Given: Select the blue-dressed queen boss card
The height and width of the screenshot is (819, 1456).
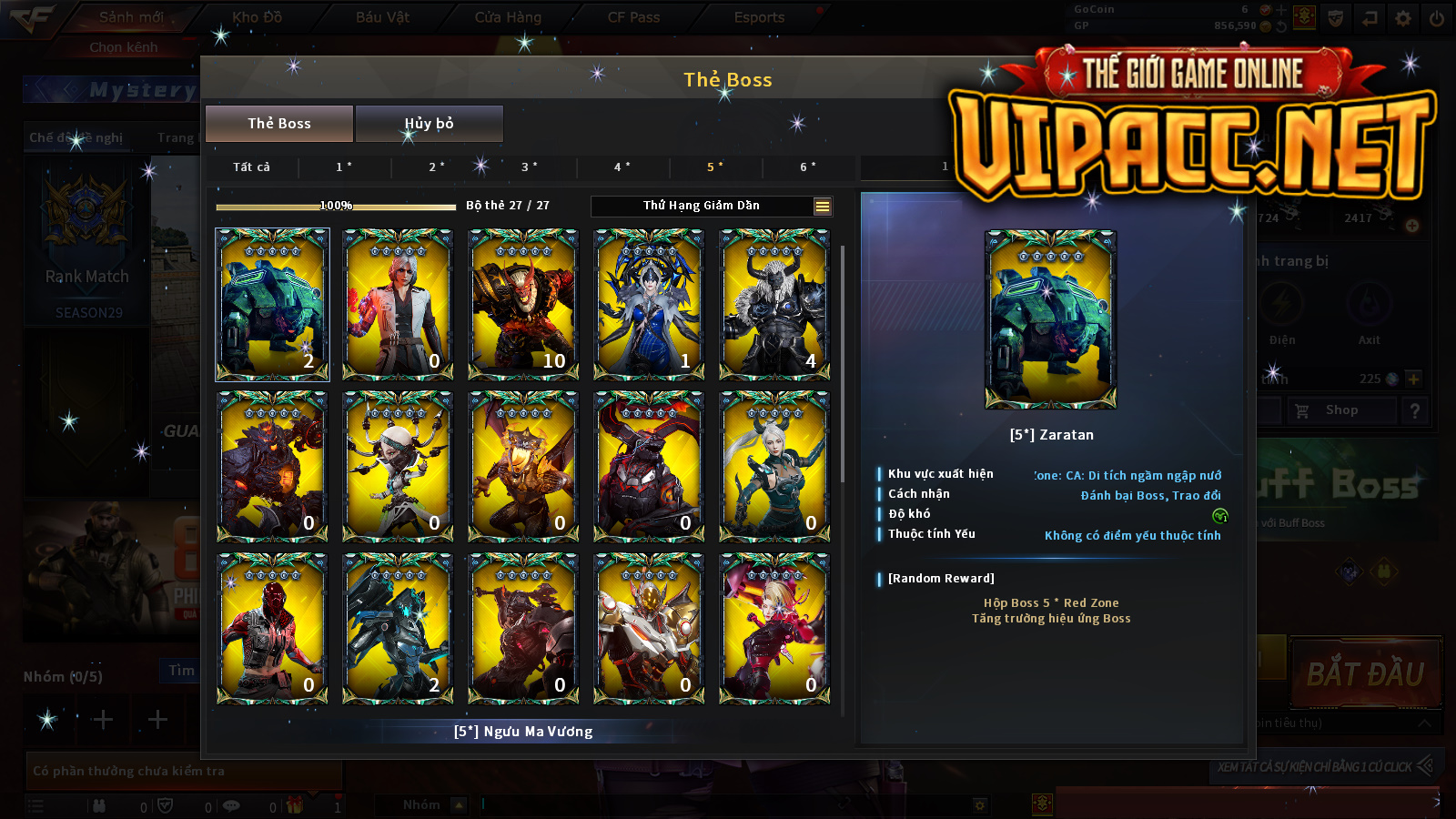Looking at the screenshot, I should [x=649, y=304].
